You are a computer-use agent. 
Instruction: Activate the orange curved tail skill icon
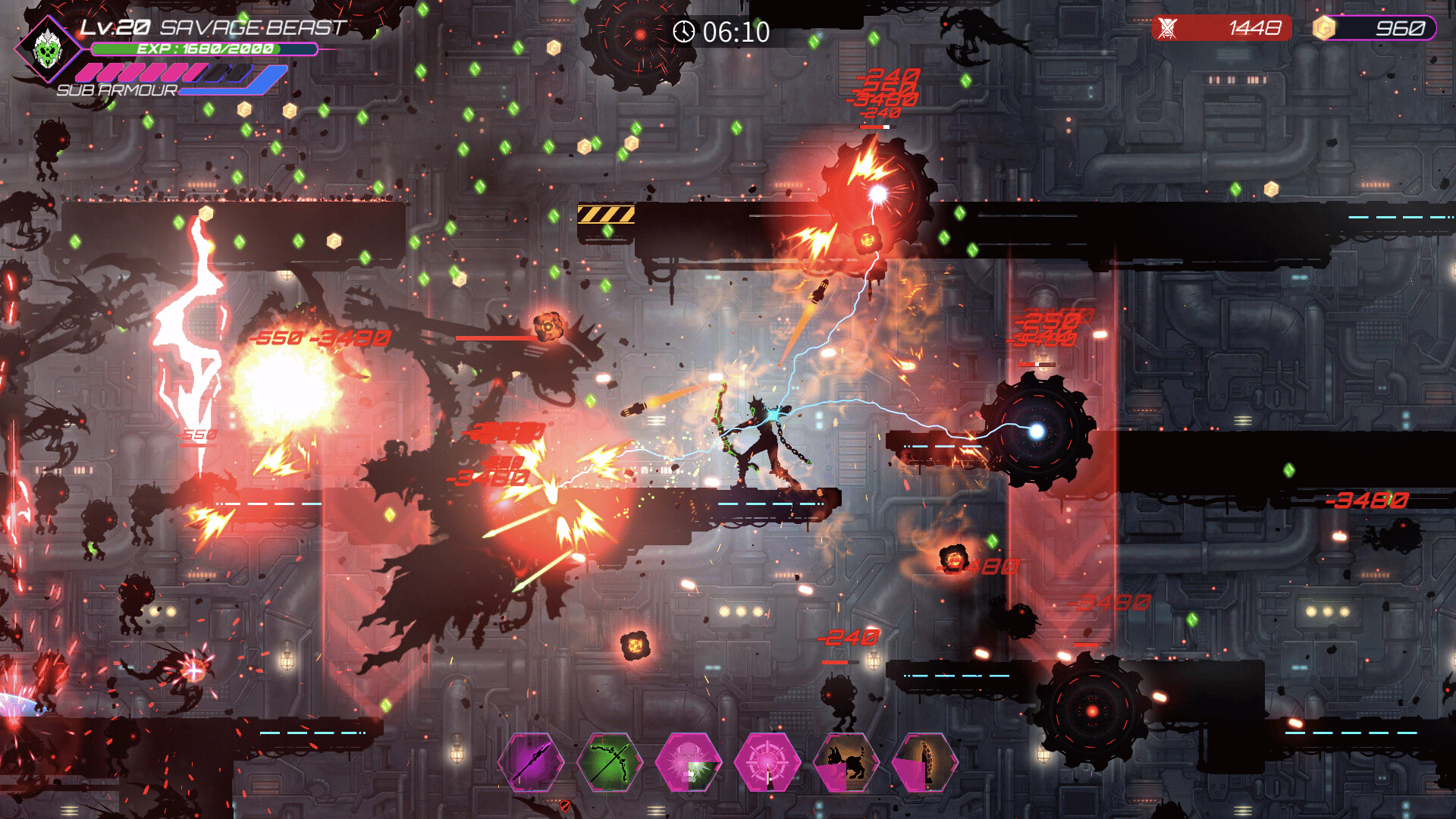click(925, 762)
